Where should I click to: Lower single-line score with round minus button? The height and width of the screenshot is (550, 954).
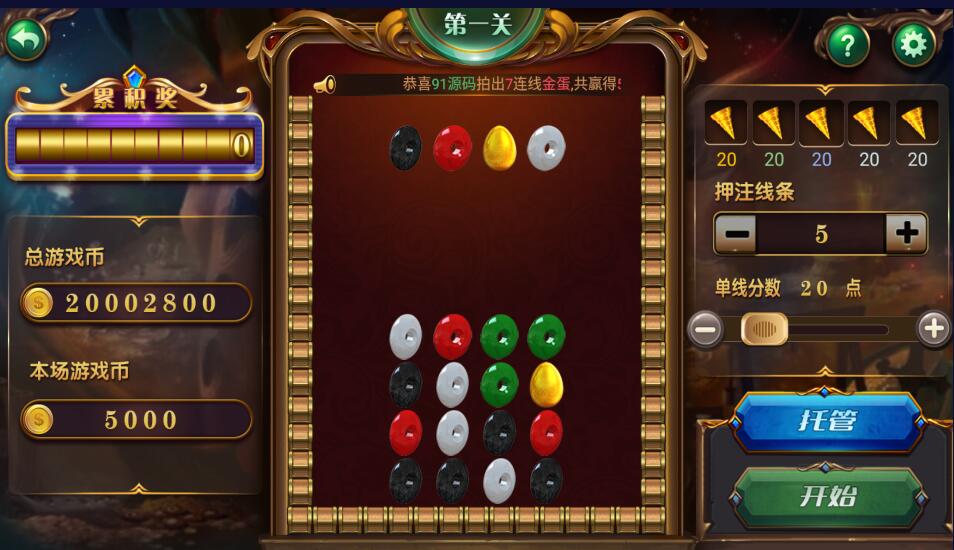click(706, 329)
